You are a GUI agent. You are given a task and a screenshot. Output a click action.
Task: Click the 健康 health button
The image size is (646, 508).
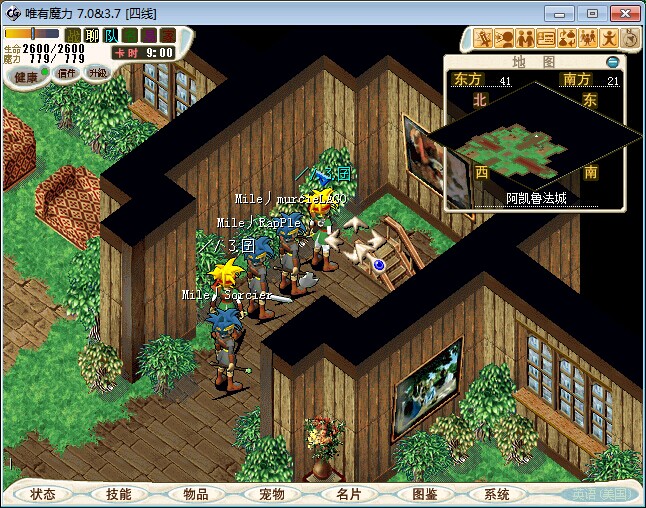27,77
